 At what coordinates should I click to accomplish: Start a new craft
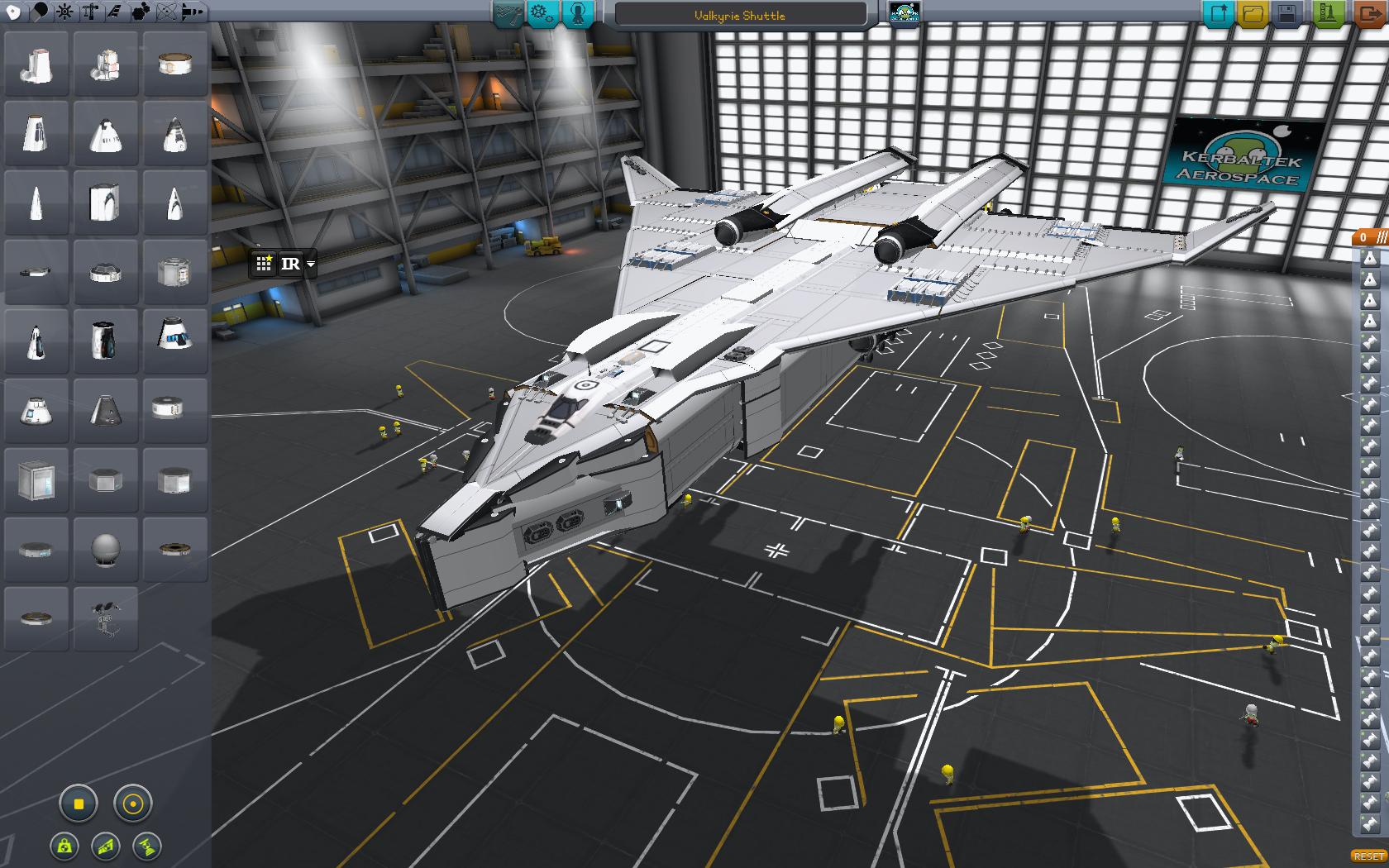1218,14
